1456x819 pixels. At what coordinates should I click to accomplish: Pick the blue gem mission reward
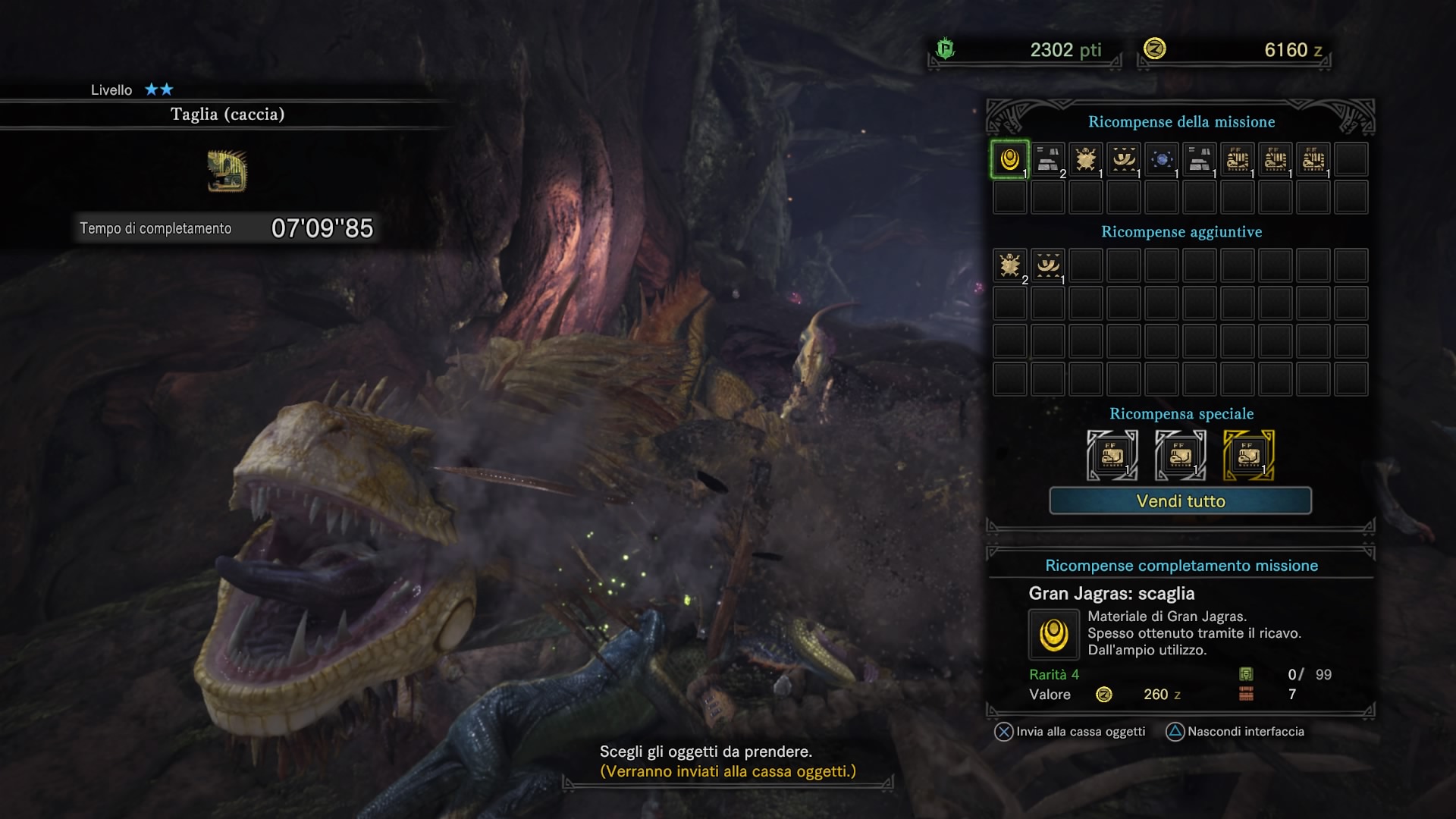(x=1162, y=159)
